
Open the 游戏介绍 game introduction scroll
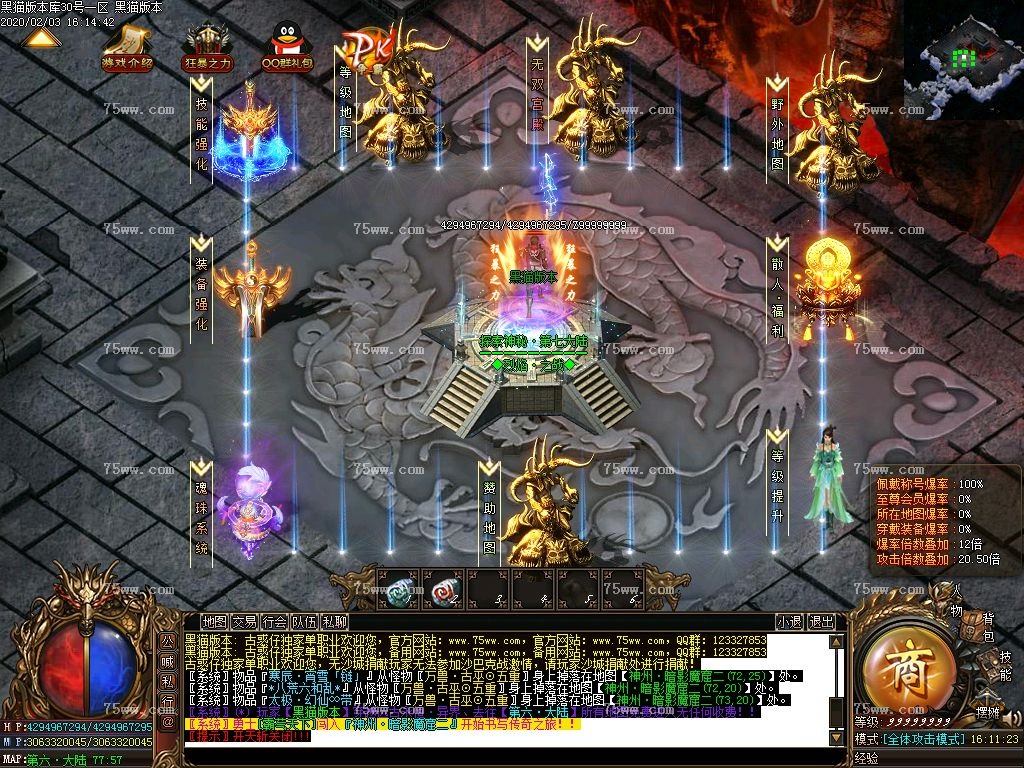(127, 47)
